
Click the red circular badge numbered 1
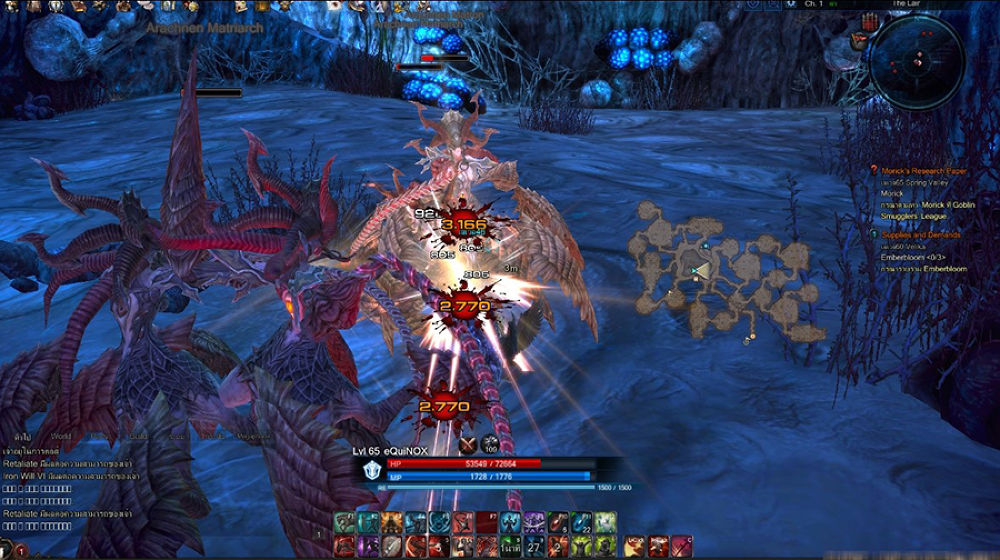coord(21,551)
